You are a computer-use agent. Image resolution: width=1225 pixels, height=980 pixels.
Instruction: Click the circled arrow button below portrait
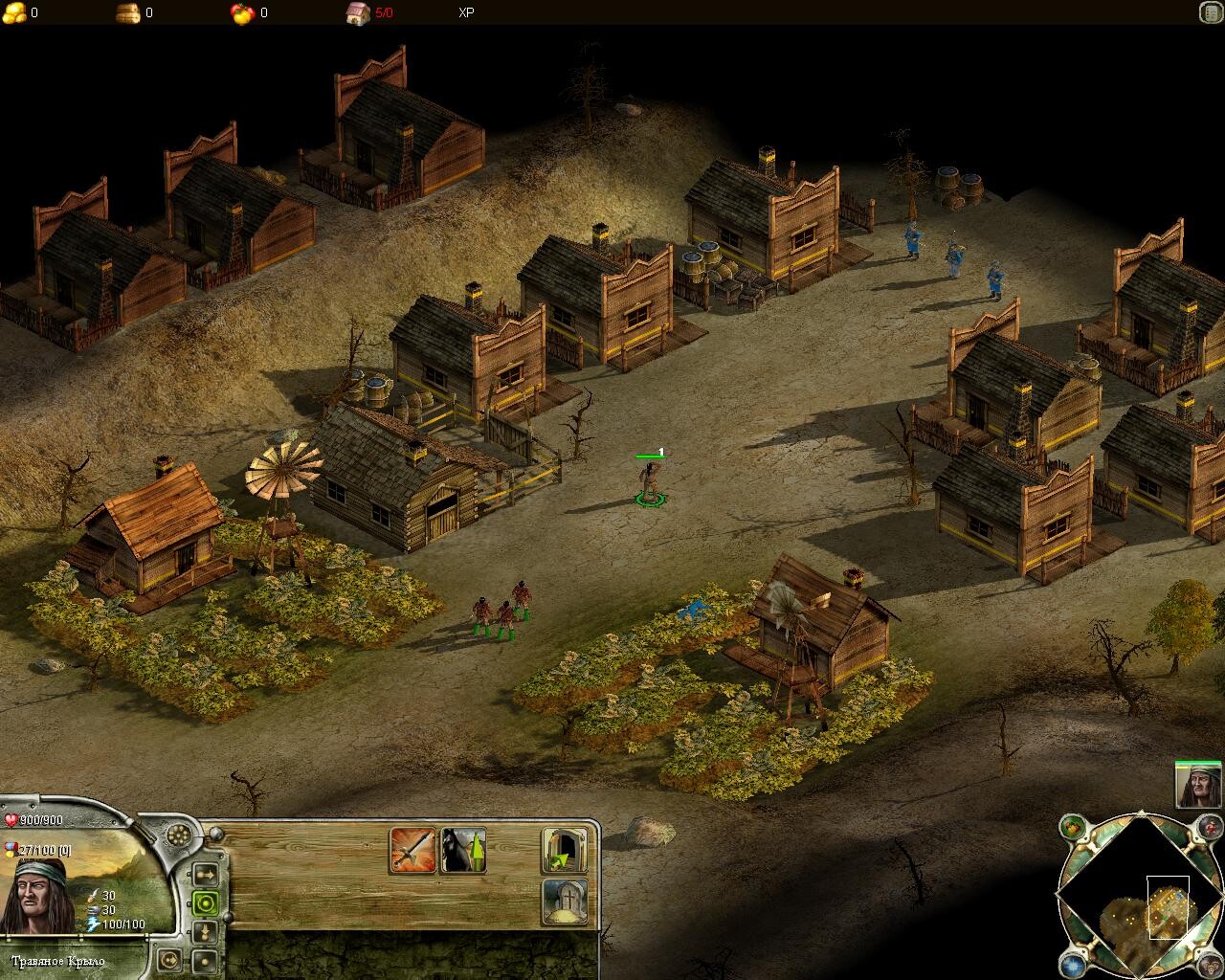[169, 958]
